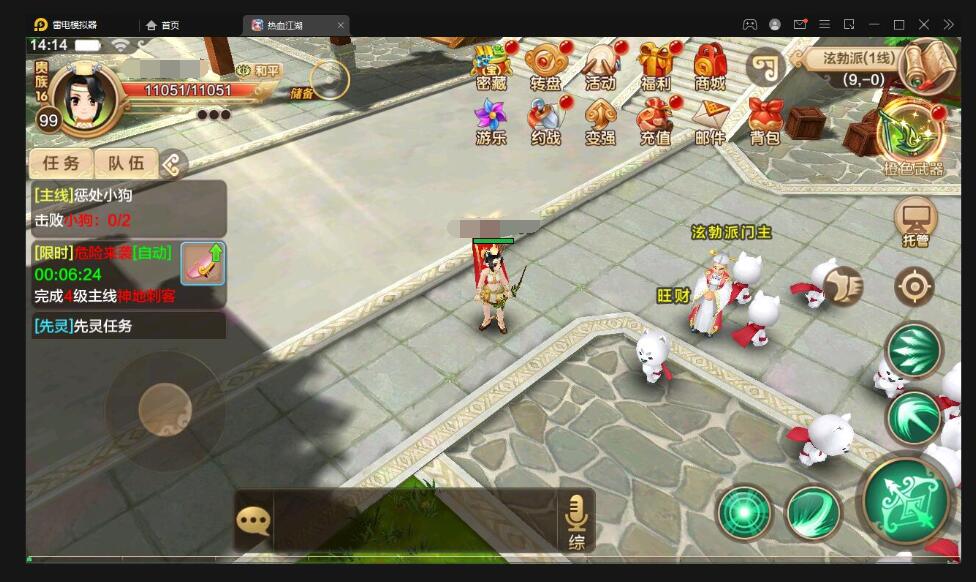This screenshot has width=976, height=582.
Task: Switch to the 队伍 team tab
Action: click(x=126, y=163)
